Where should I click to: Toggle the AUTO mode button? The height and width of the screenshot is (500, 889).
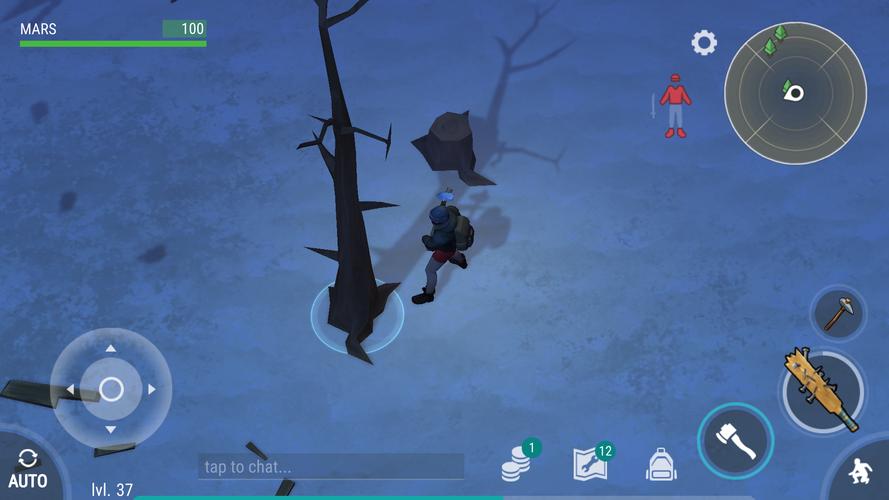pos(28,468)
